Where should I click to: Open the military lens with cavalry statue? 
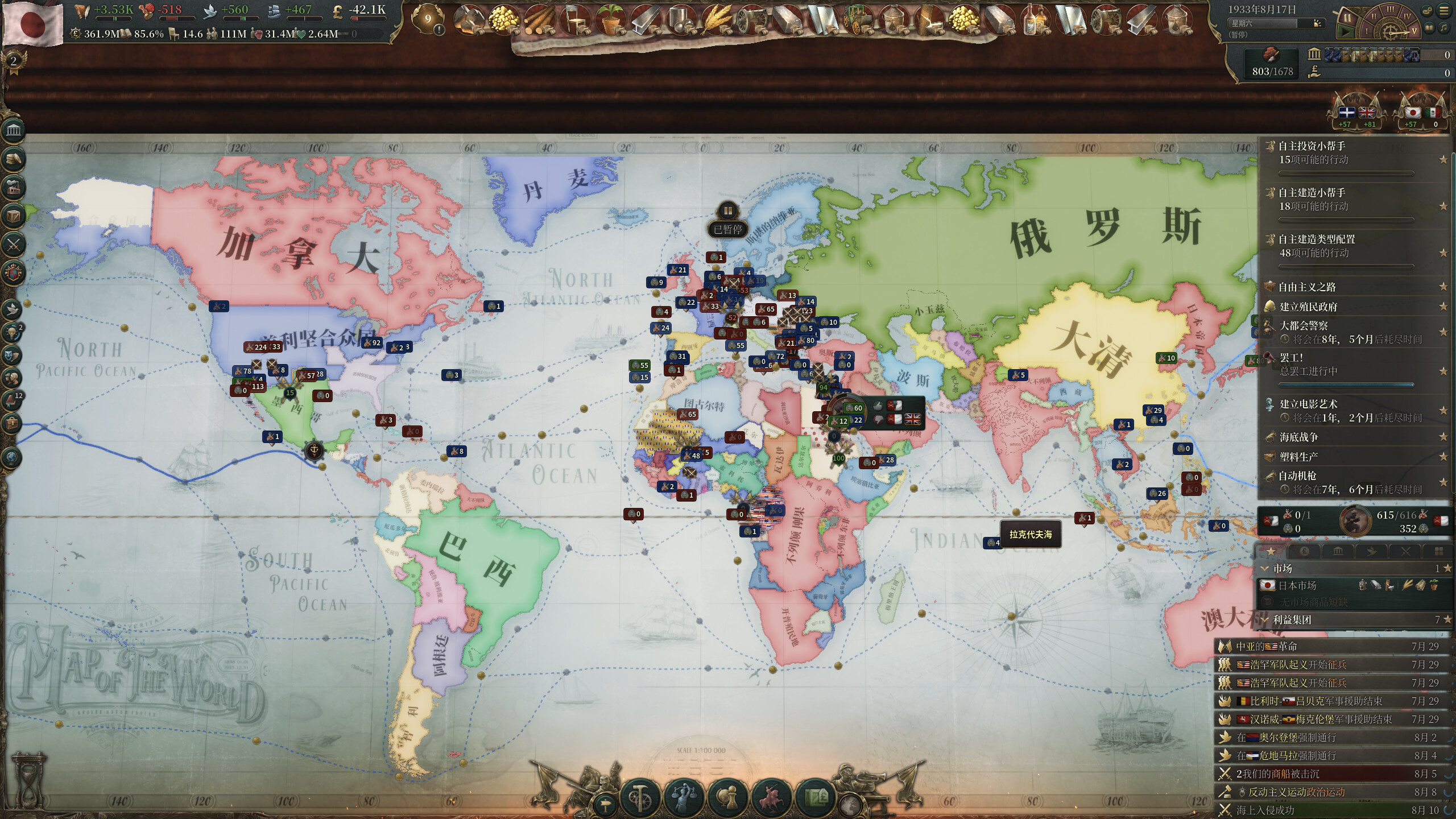pyautogui.click(x=771, y=797)
